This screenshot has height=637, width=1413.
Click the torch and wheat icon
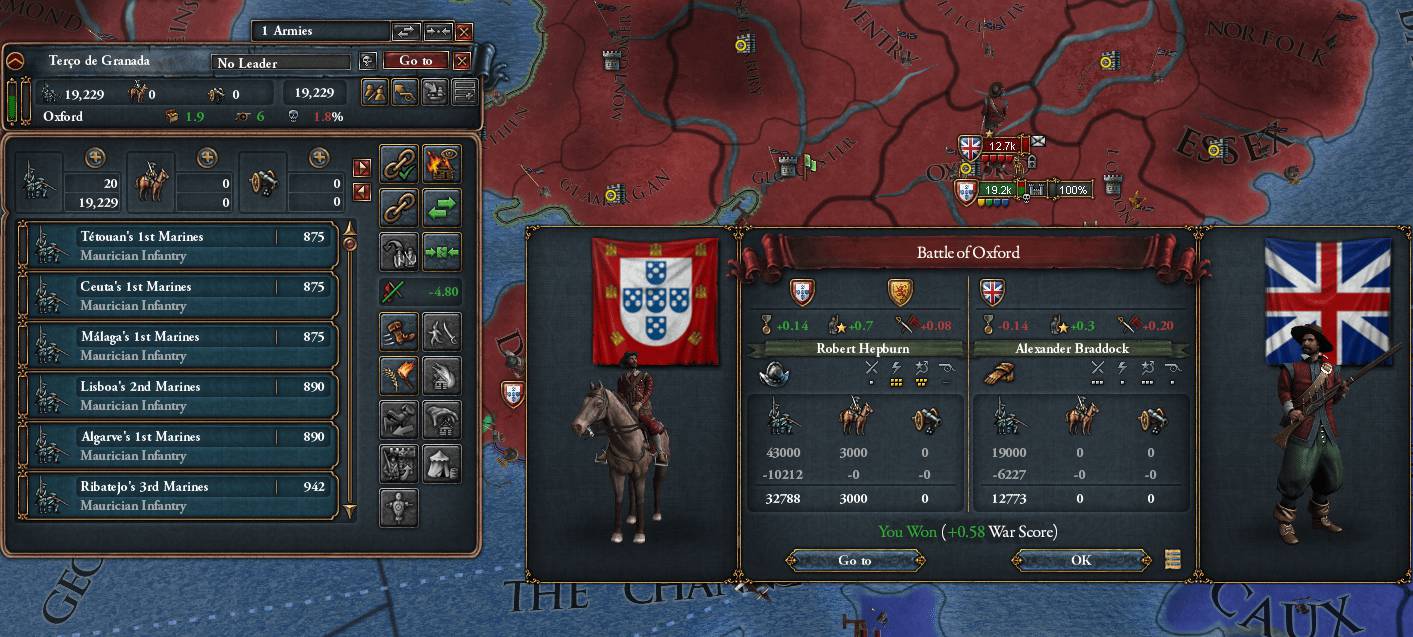point(399,375)
